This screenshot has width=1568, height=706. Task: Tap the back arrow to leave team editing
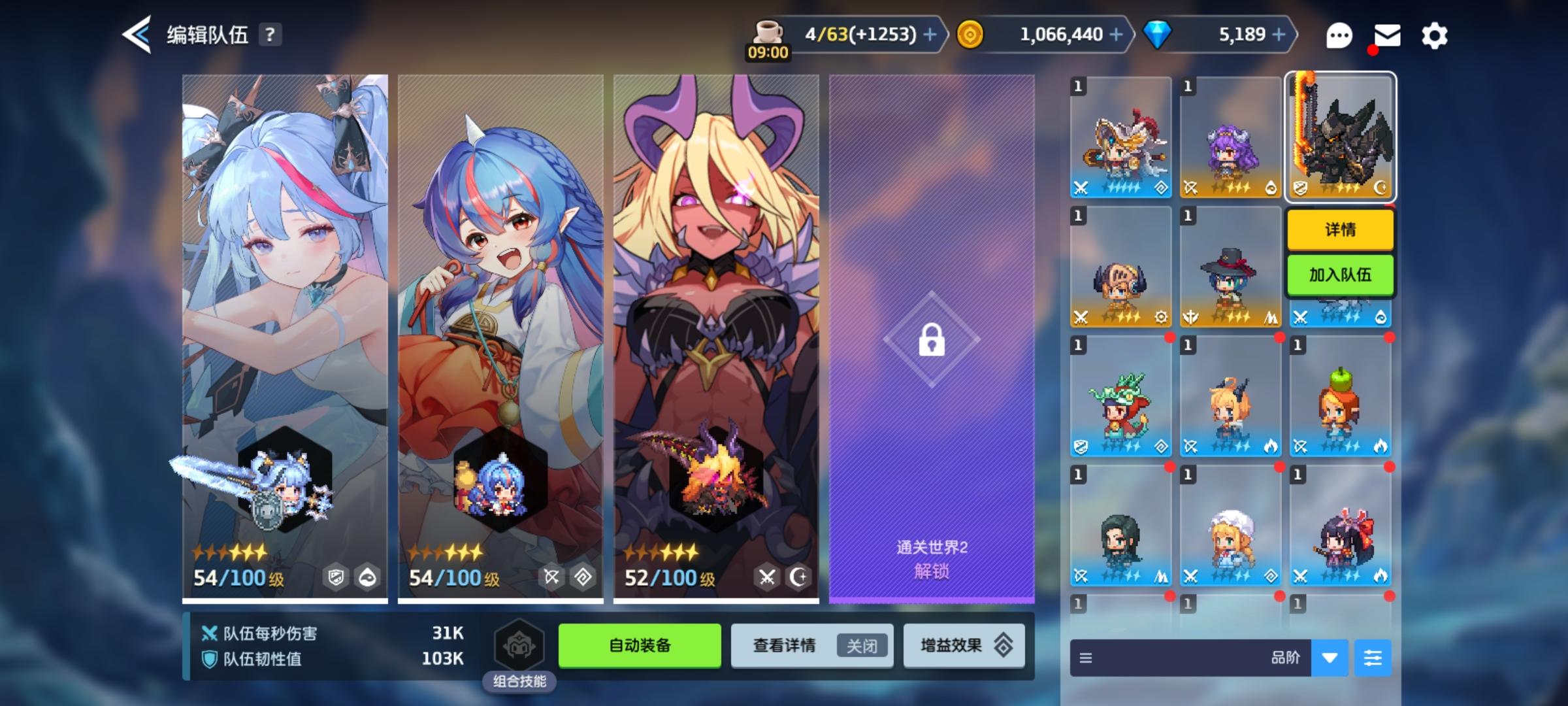click(x=136, y=36)
